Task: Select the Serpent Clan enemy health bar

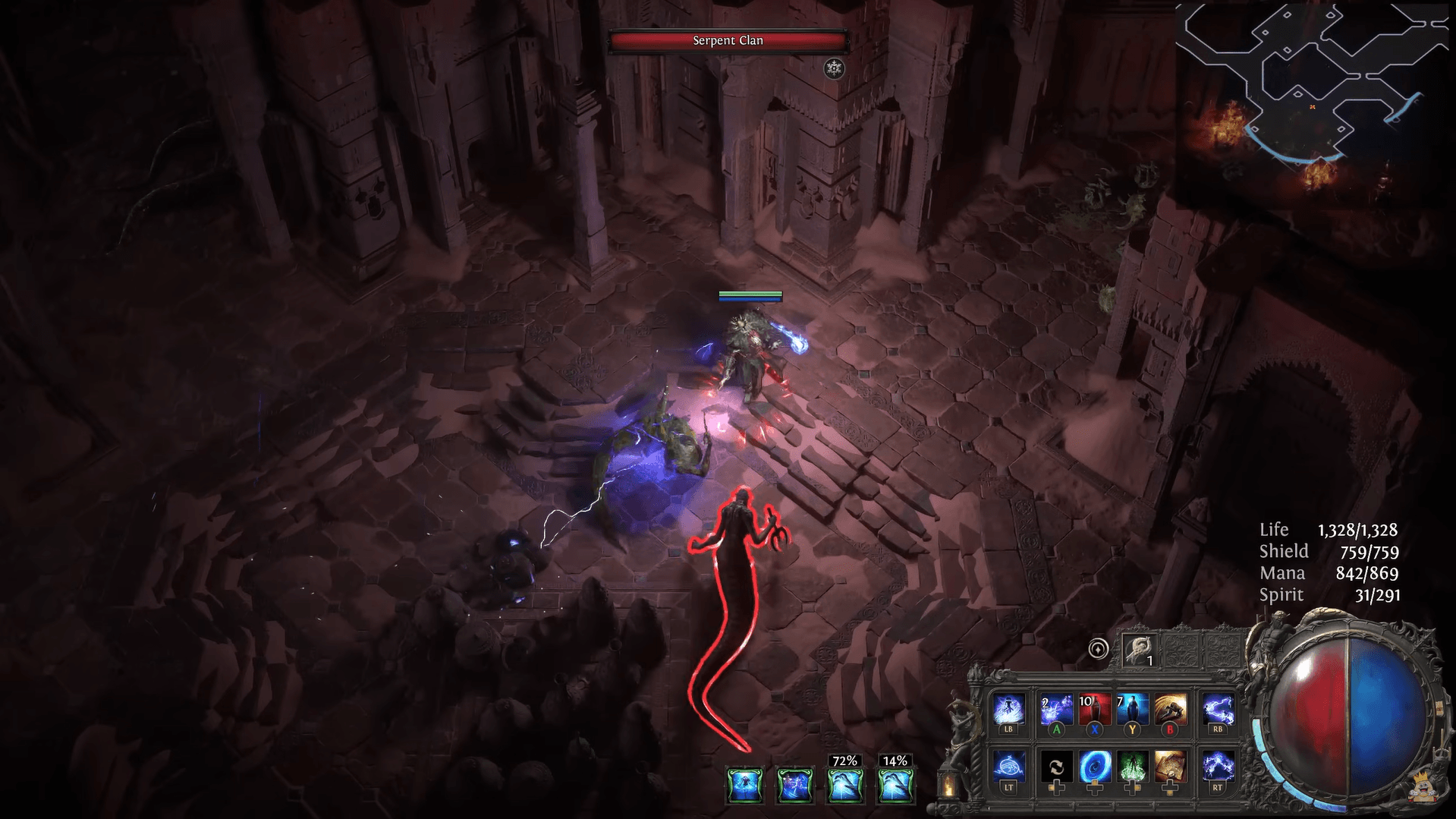Action: pyautogui.click(x=728, y=41)
